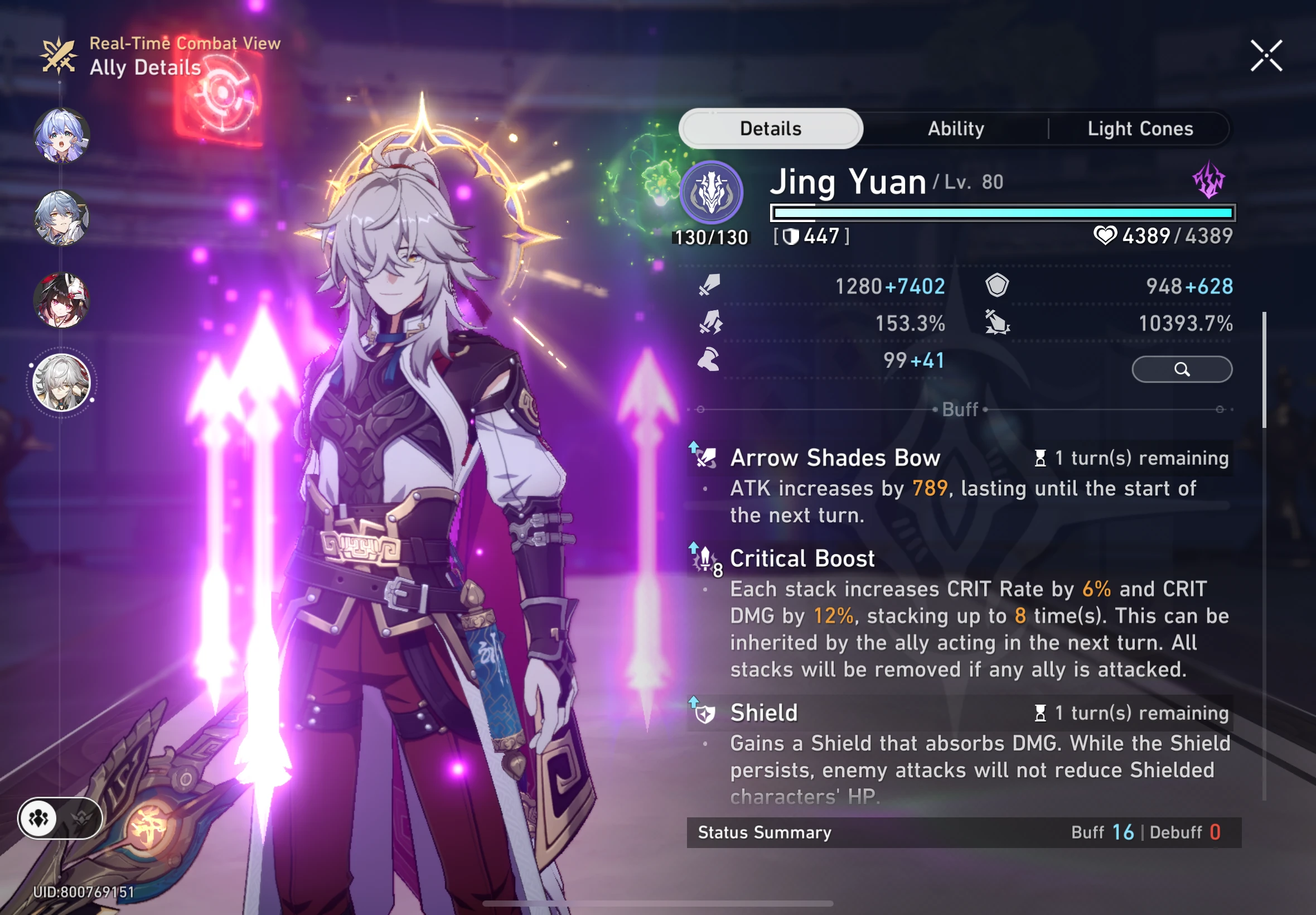Switch to enemy view in the bottom-left pill
This screenshot has height=915, width=1316.
click(80, 818)
